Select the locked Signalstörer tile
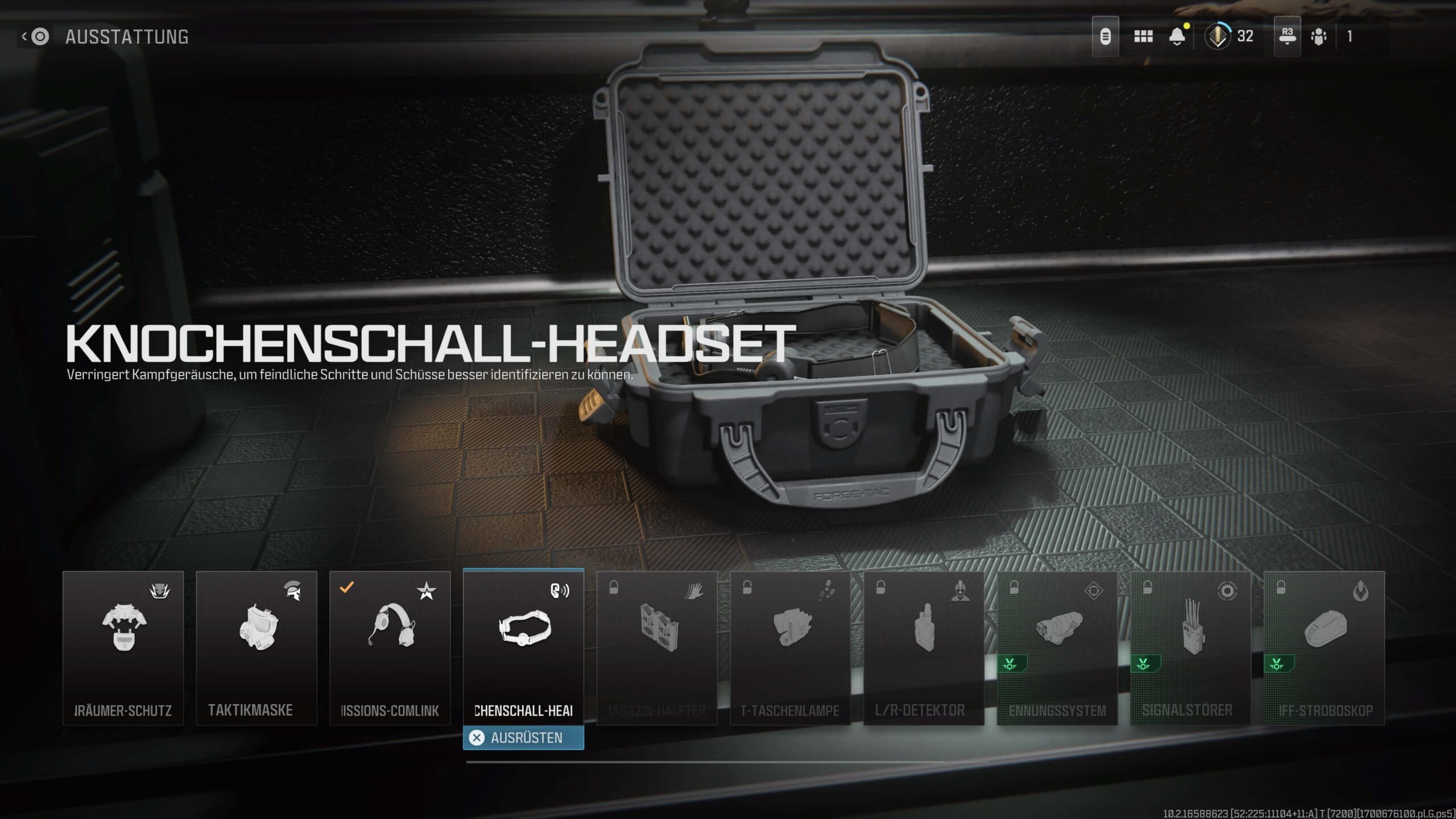This screenshot has width=1456, height=819. [x=1190, y=647]
